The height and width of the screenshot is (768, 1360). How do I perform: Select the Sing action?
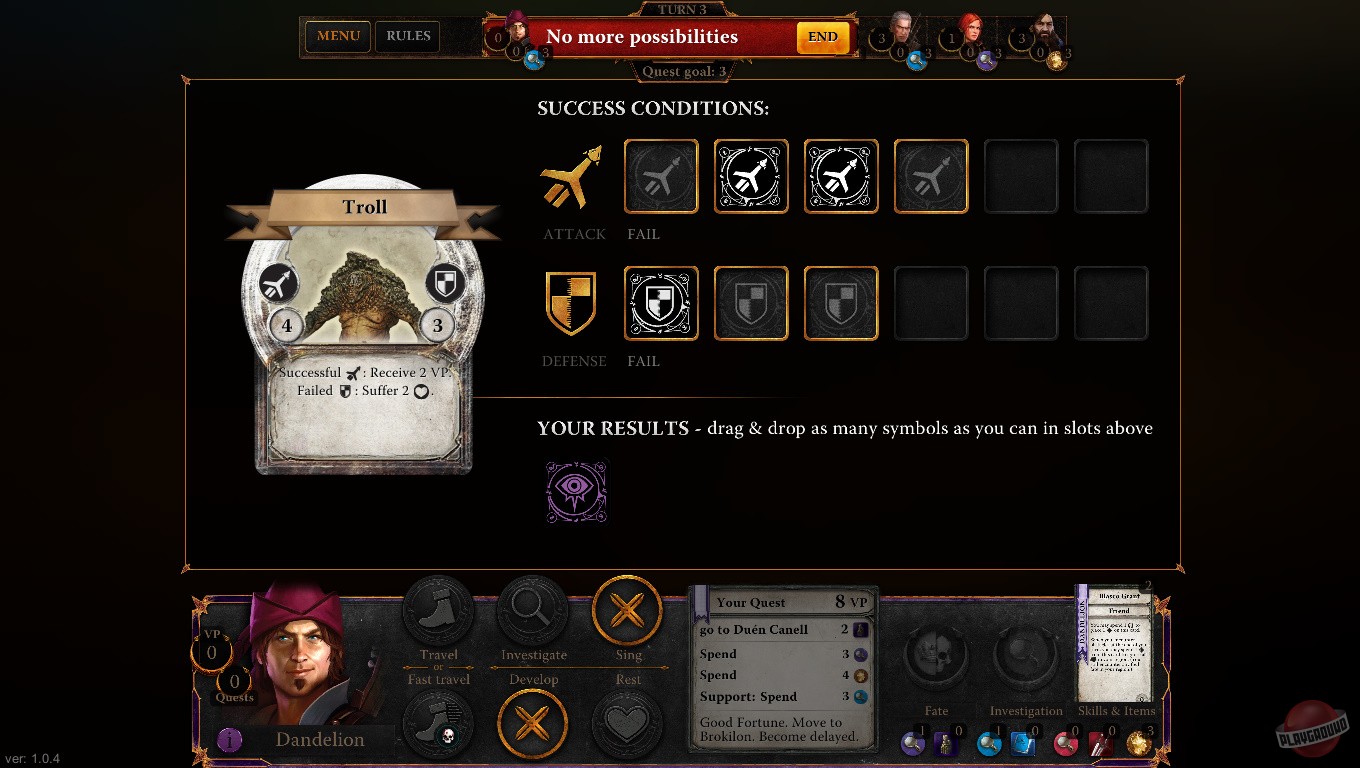click(x=628, y=610)
